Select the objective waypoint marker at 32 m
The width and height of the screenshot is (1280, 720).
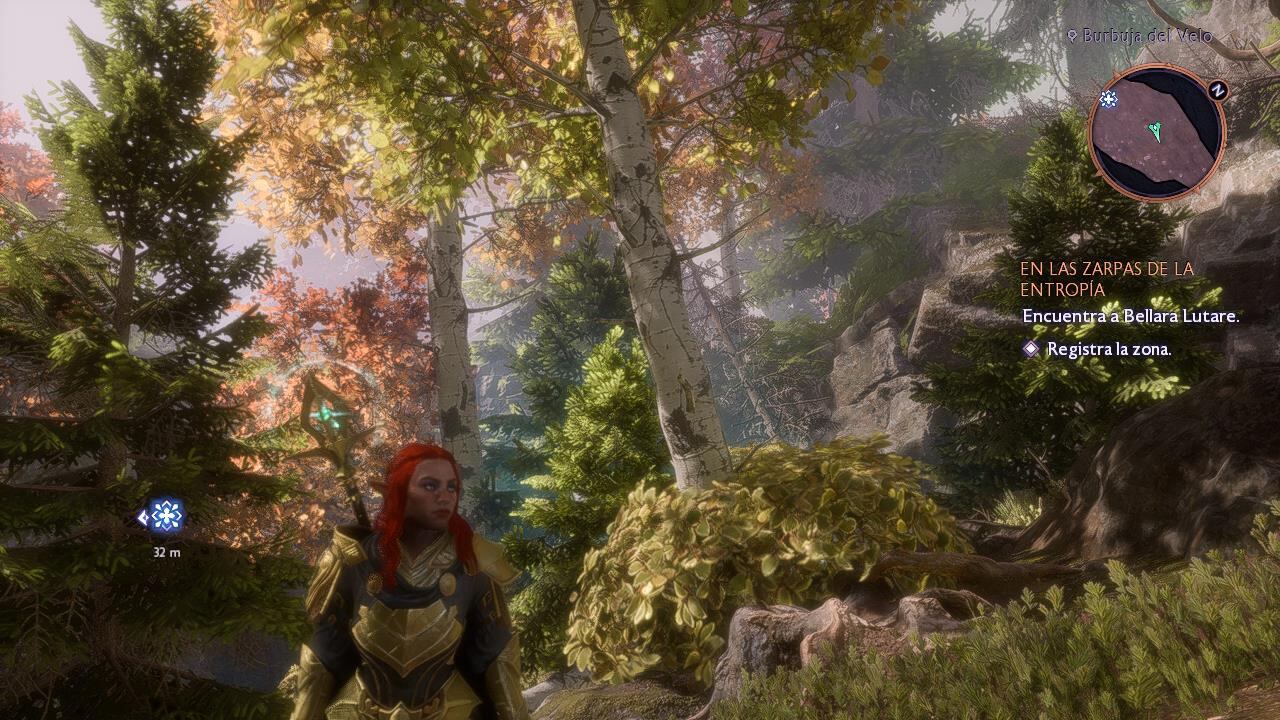pos(165,516)
